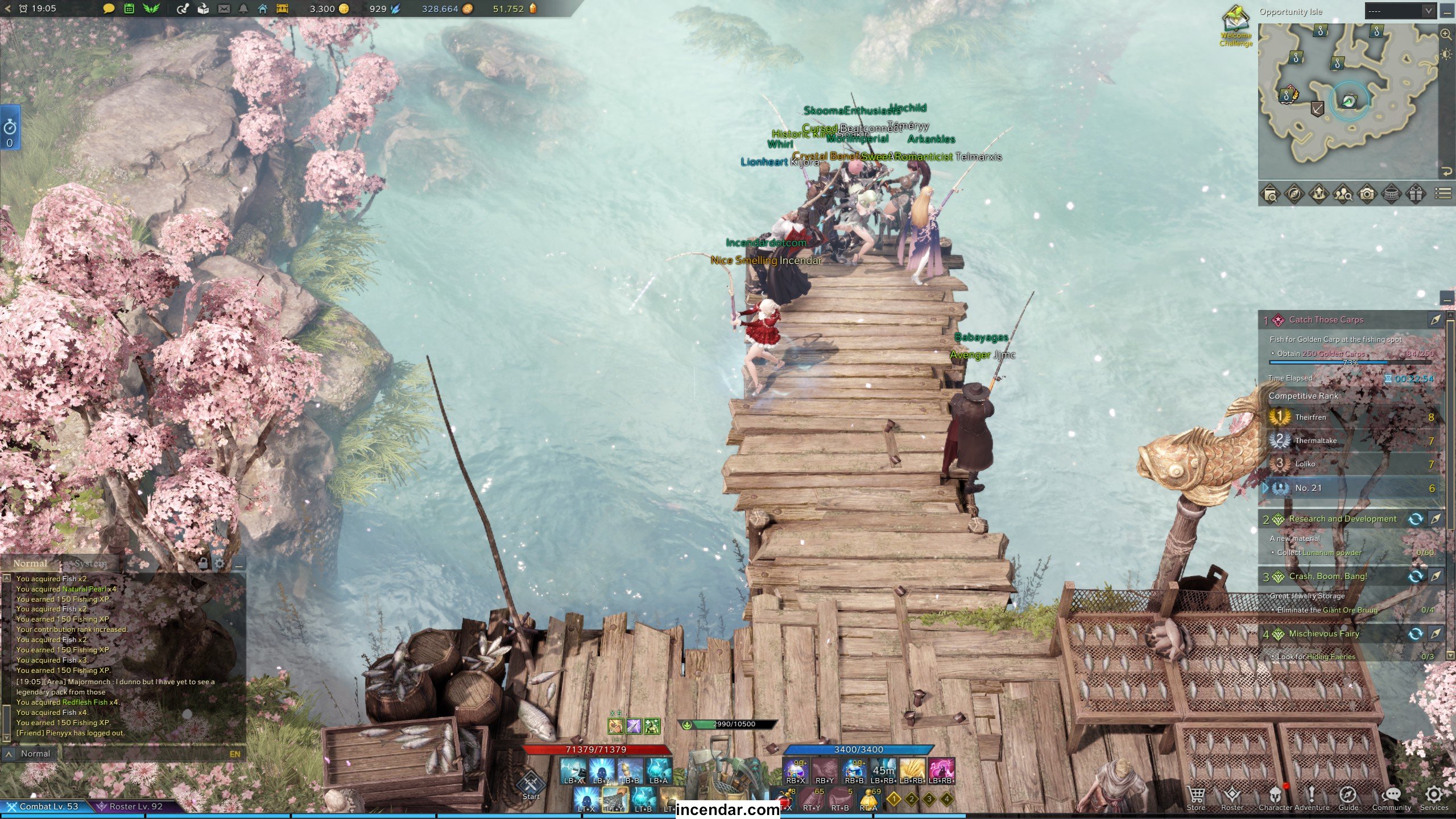Image resolution: width=1456 pixels, height=819 pixels.
Task: Open the calendar icon in top bar
Action: click(x=129, y=9)
